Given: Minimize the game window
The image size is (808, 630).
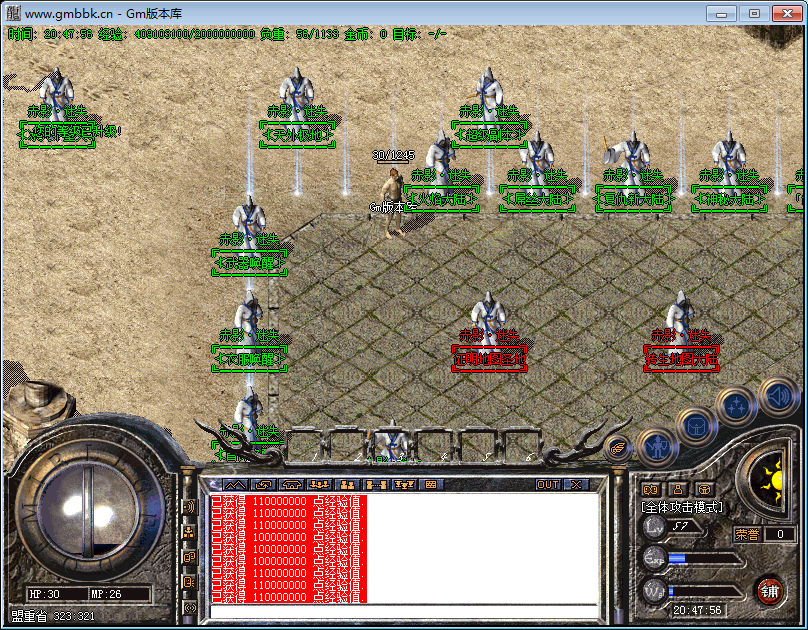Looking at the screenshot, I should coord(722,13).
